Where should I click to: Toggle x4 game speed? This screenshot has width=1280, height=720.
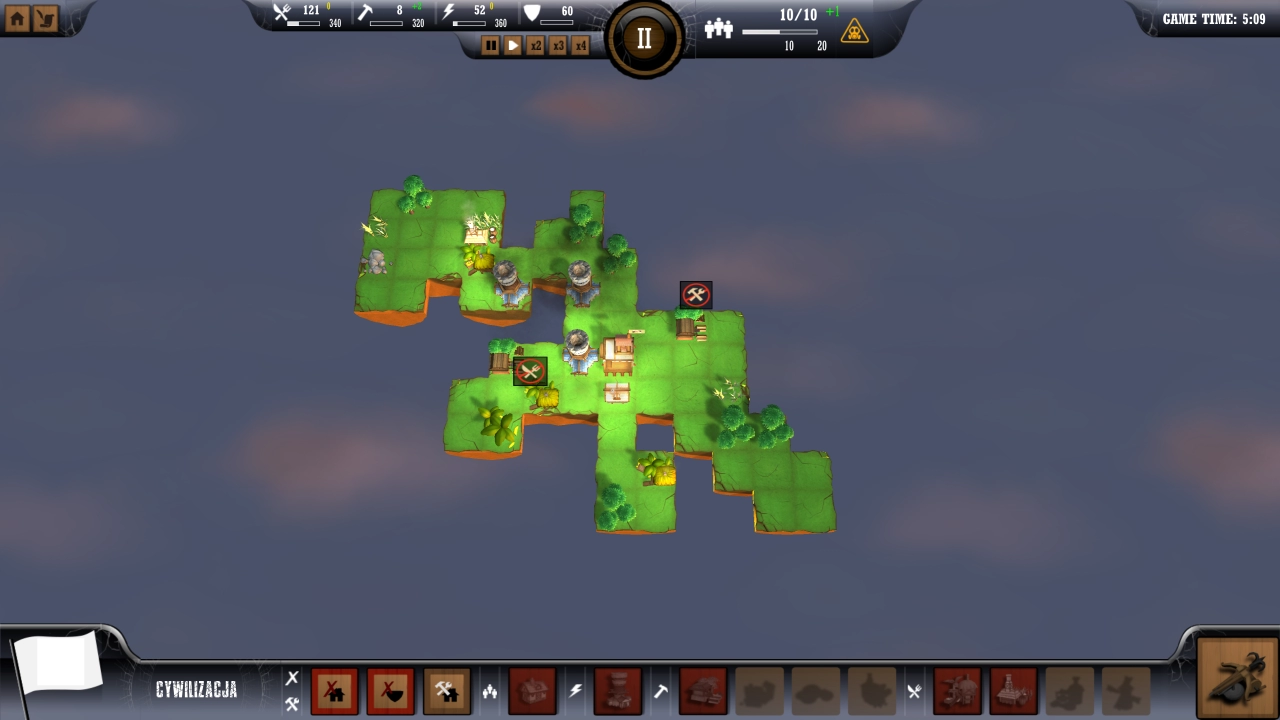click(x=580, y=45)
